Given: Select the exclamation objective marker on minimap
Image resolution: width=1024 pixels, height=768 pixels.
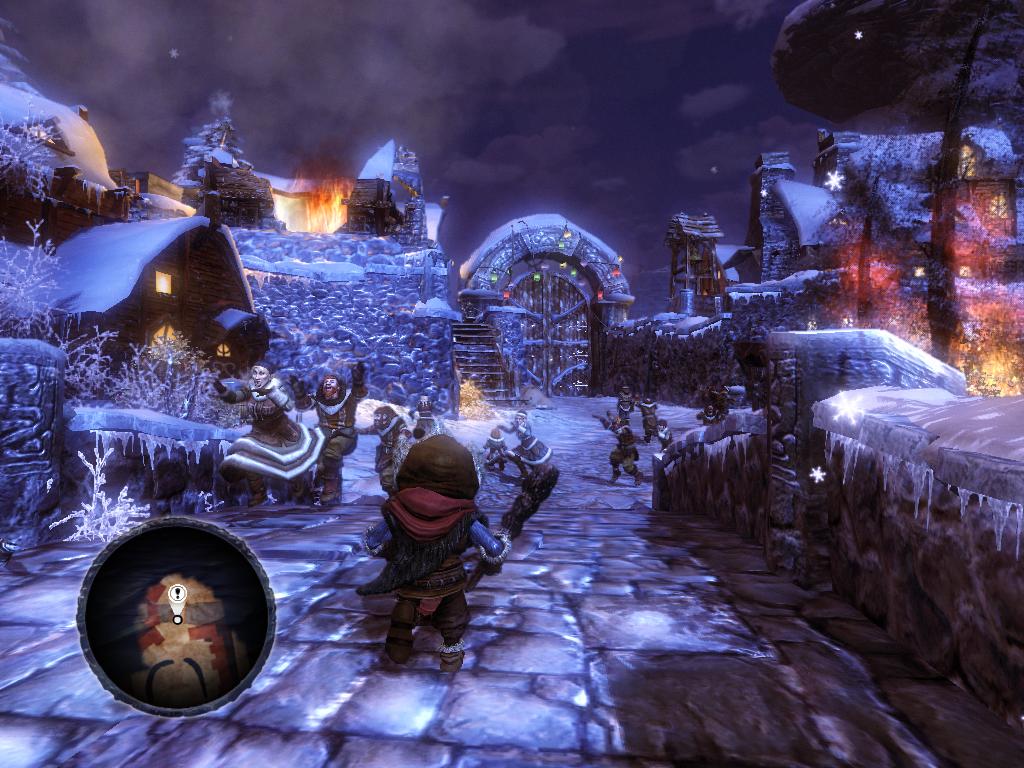Looking at the screenshot, I should (x=178, y=601).
